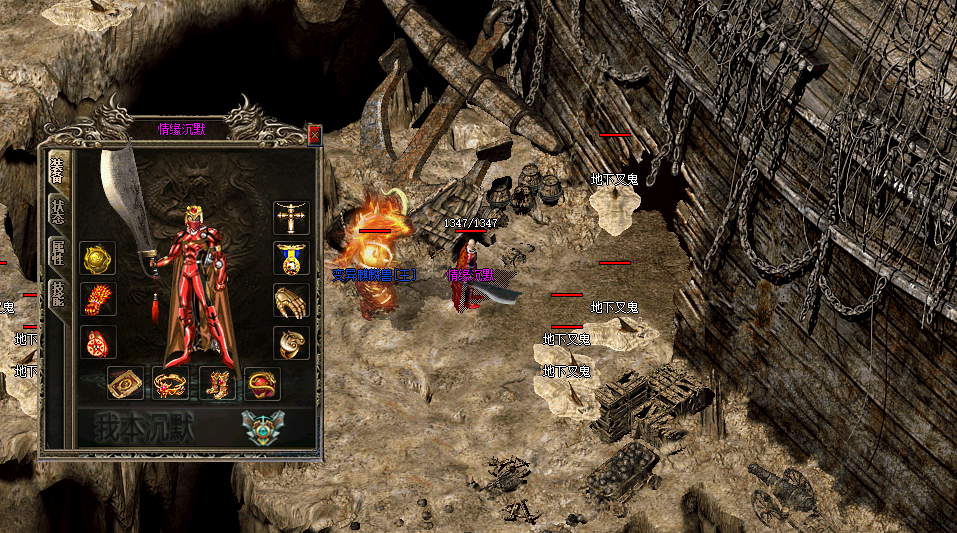The image size is (957, 533).
Task: Select the gold cross necklace slot
Action: (x=291, y=217)
